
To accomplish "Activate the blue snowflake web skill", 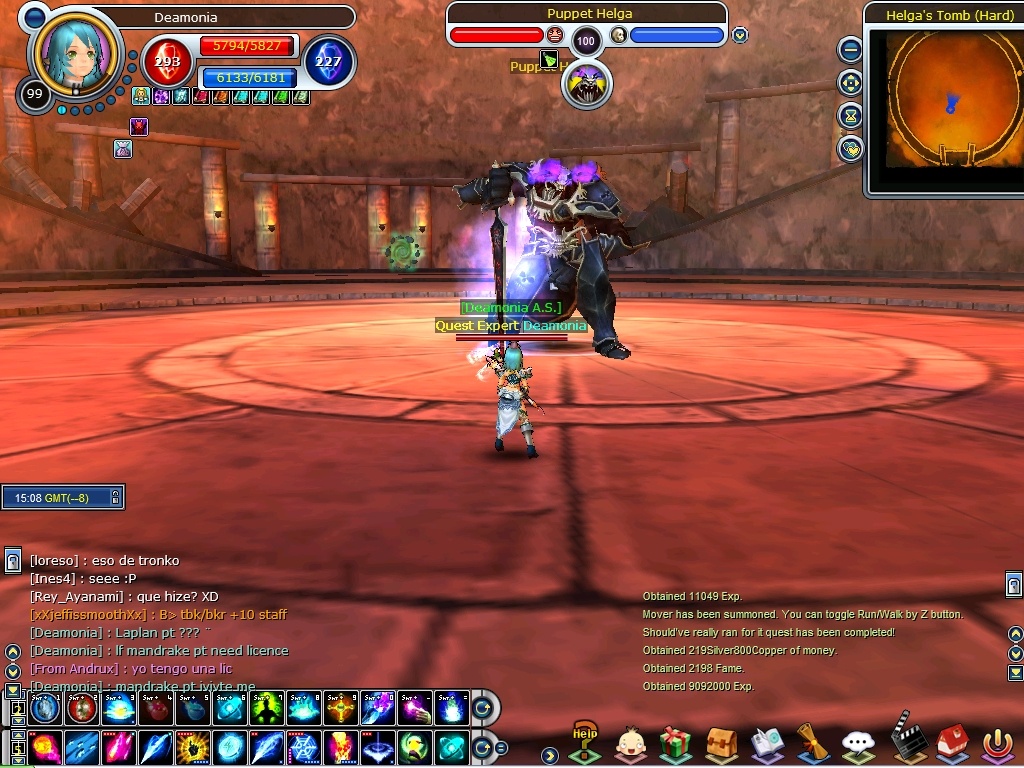I will 304,747.
